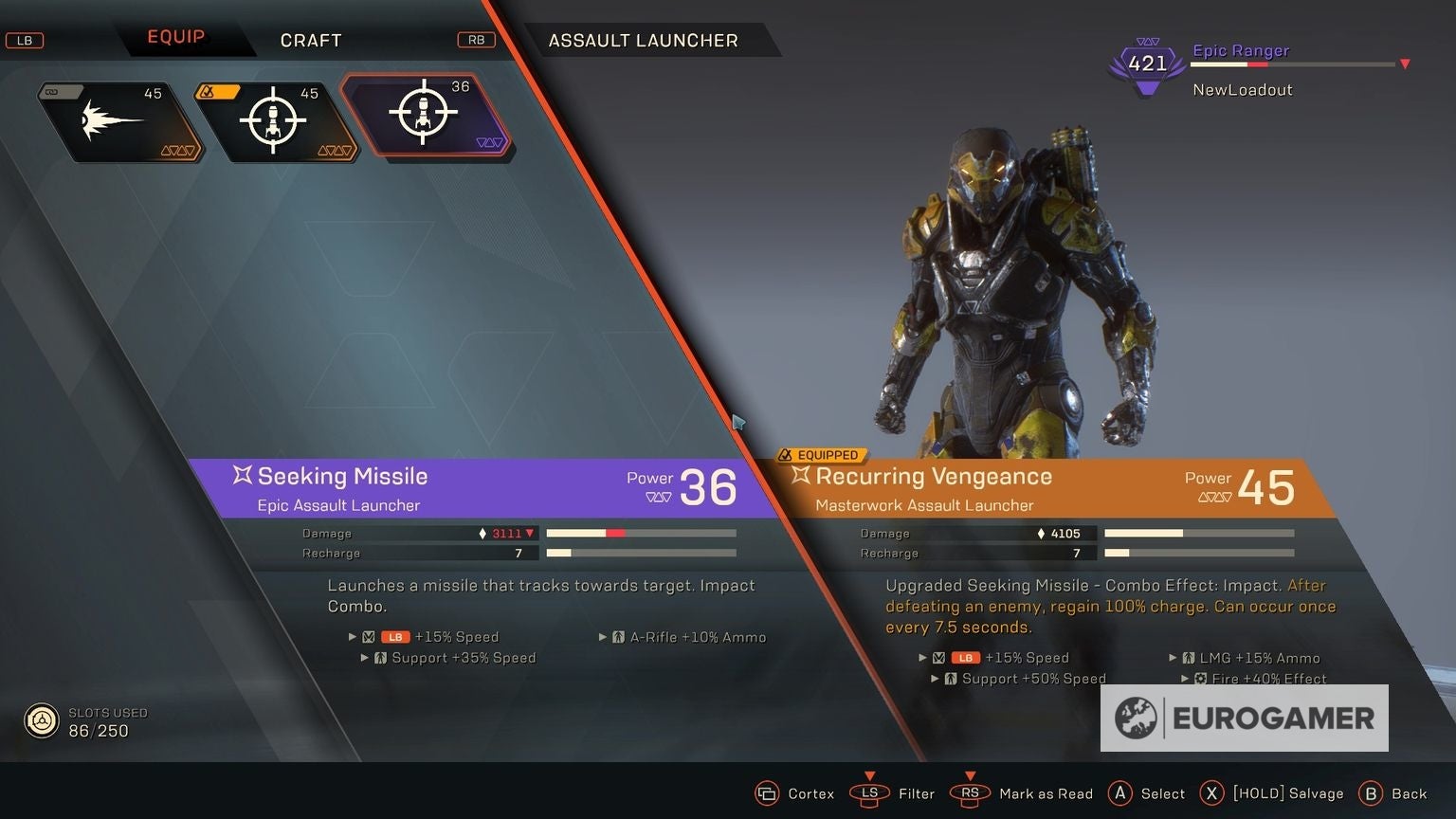The height and width of the screenshot is (819, 1456).
Task: Open the Filter dropdown triangle above LS
Action: click(869, 774)
